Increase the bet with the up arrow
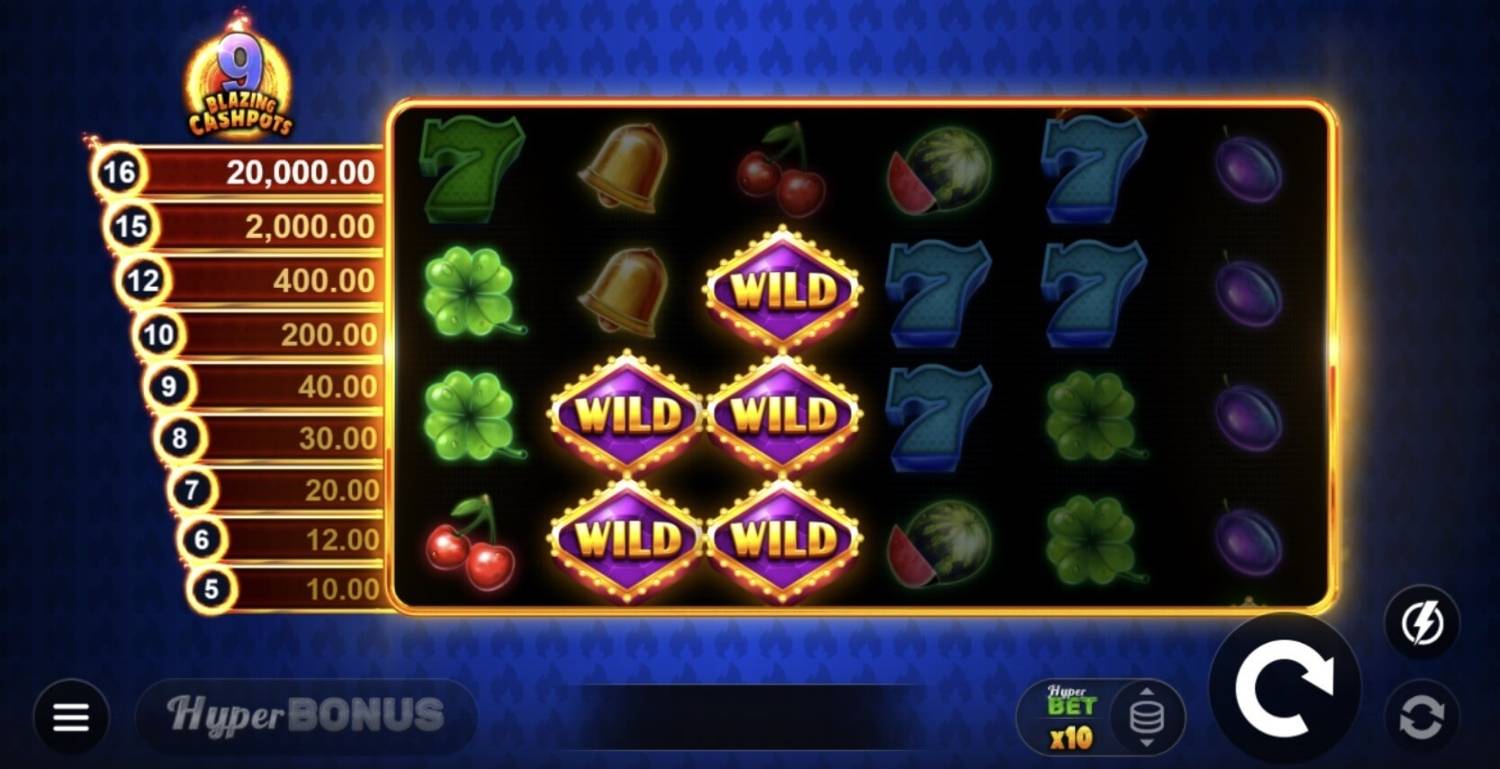Screen dimensions: 1500x769 point(1146,691)
